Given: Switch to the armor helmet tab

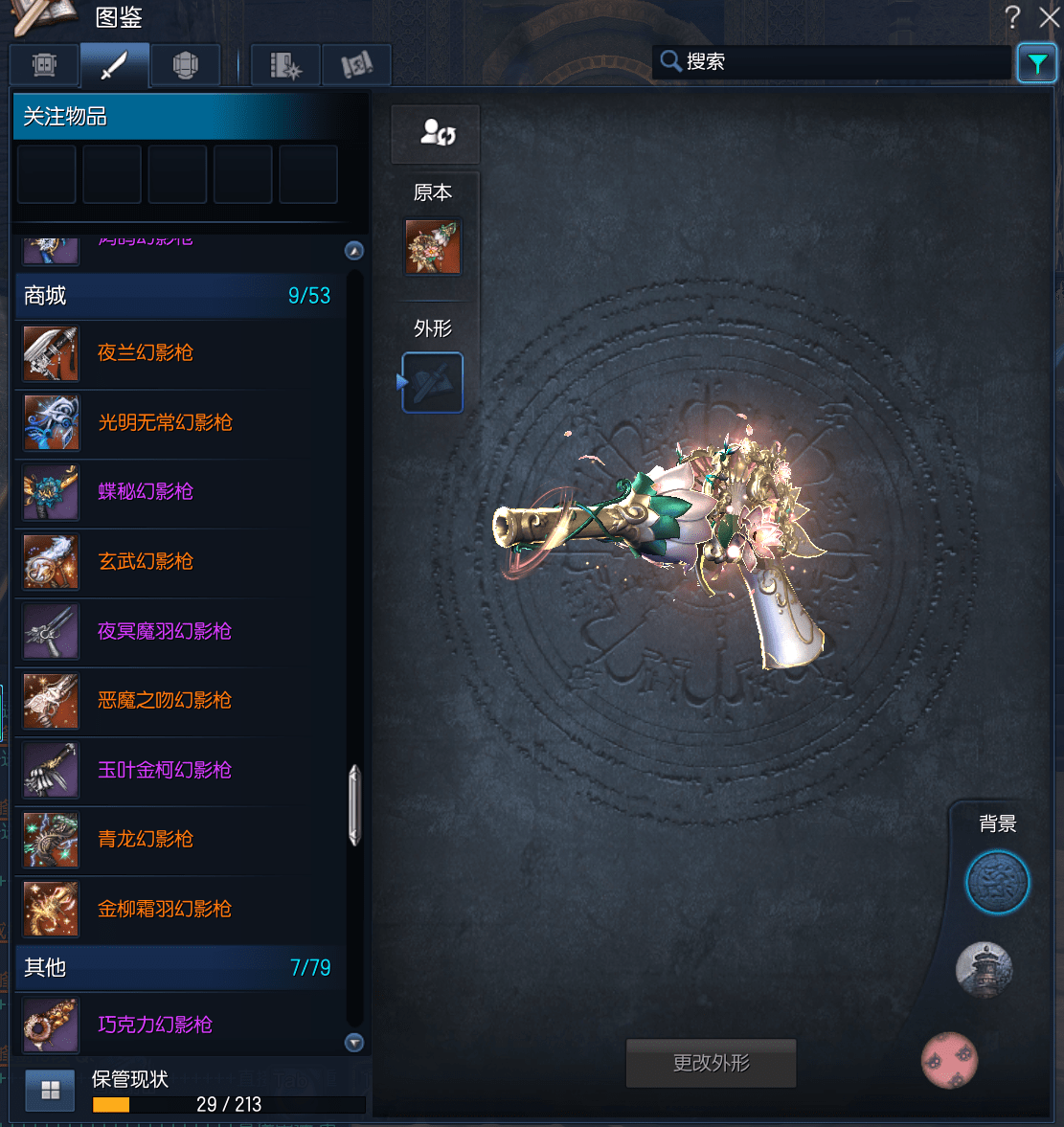Looking at the screenshot, I should [x=185, y=65].
